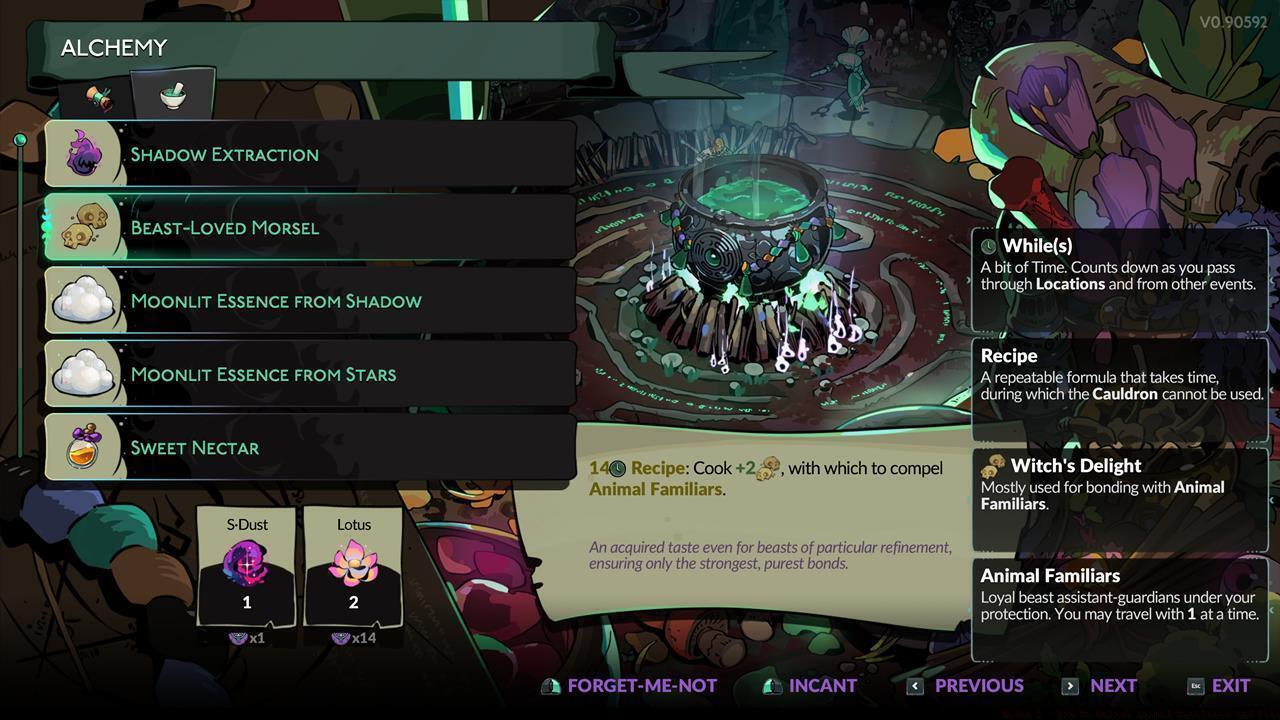Select the Beast-Loved Morsel recipe row
1280x720 pixels.
[300, 227]
